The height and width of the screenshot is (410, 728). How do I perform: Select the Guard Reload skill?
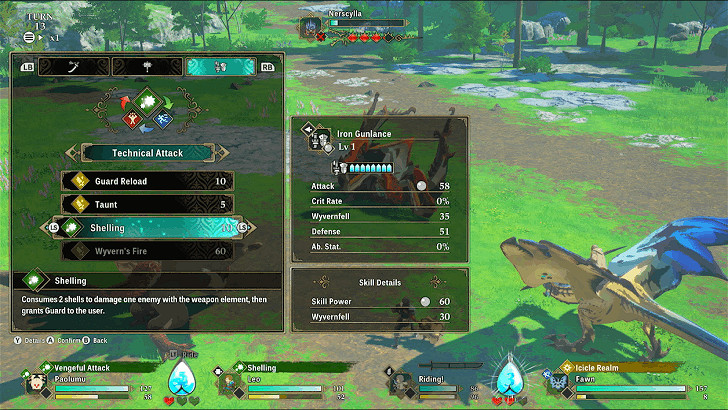click(x=148, y=181)
